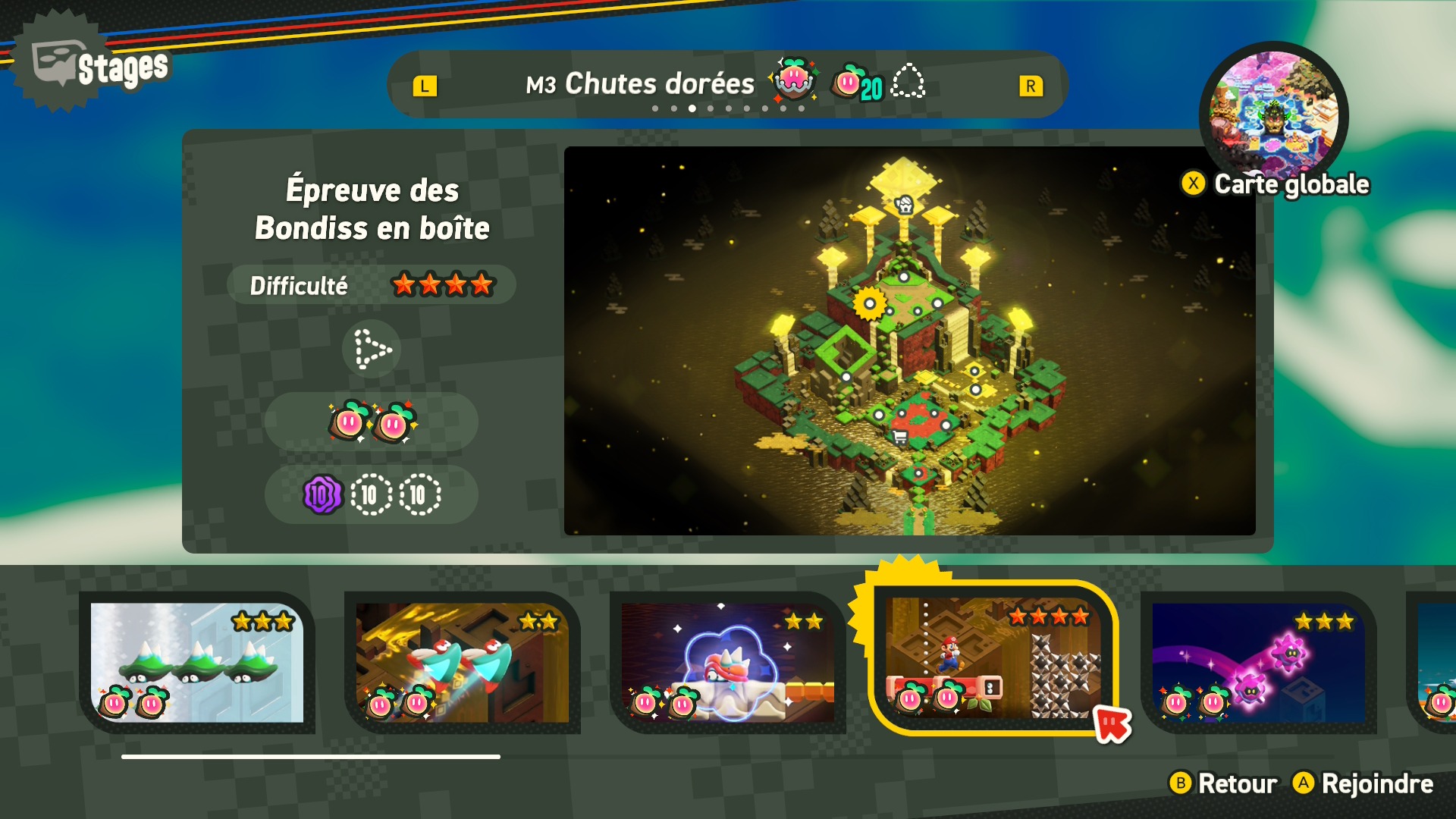Viewport: 1456px width, 819px height.
Task: Switch to the next world with R
Action: pyautogui.click(x=1031, y=86)
